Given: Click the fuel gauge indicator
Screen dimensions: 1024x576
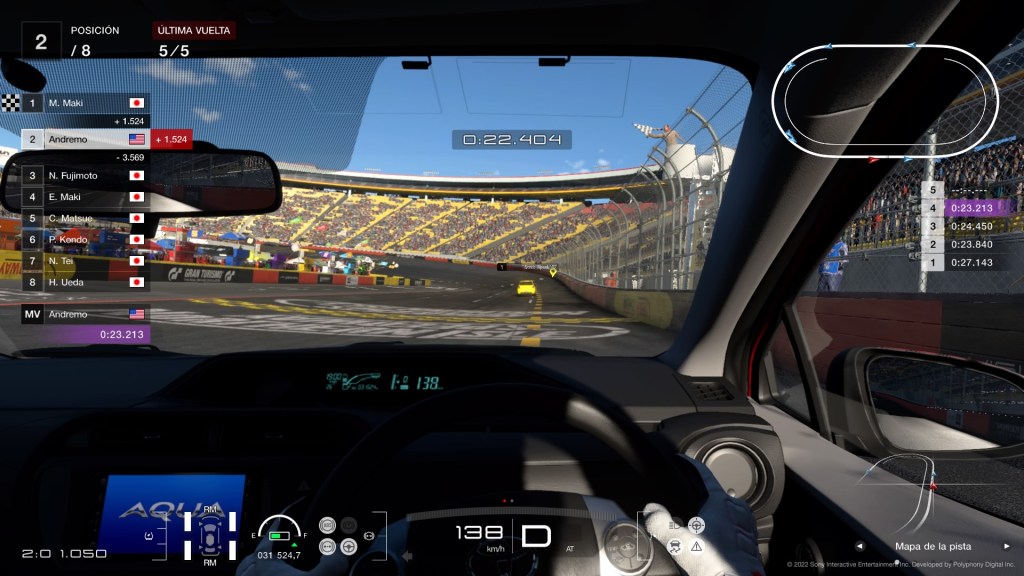Looking at the screenshot, I should pyautogui.click(x=278, y=531).
